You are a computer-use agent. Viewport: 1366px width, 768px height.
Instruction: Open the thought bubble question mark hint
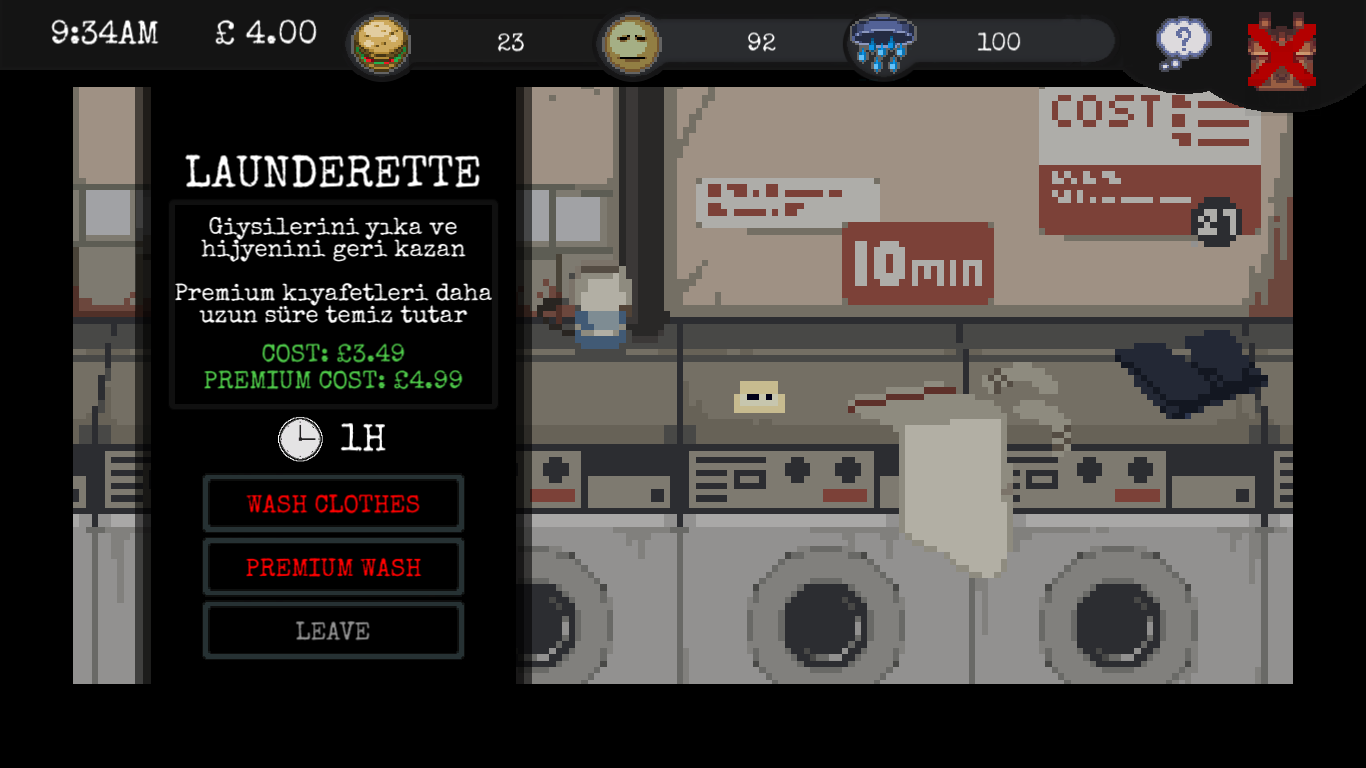tap(1183, 42)
